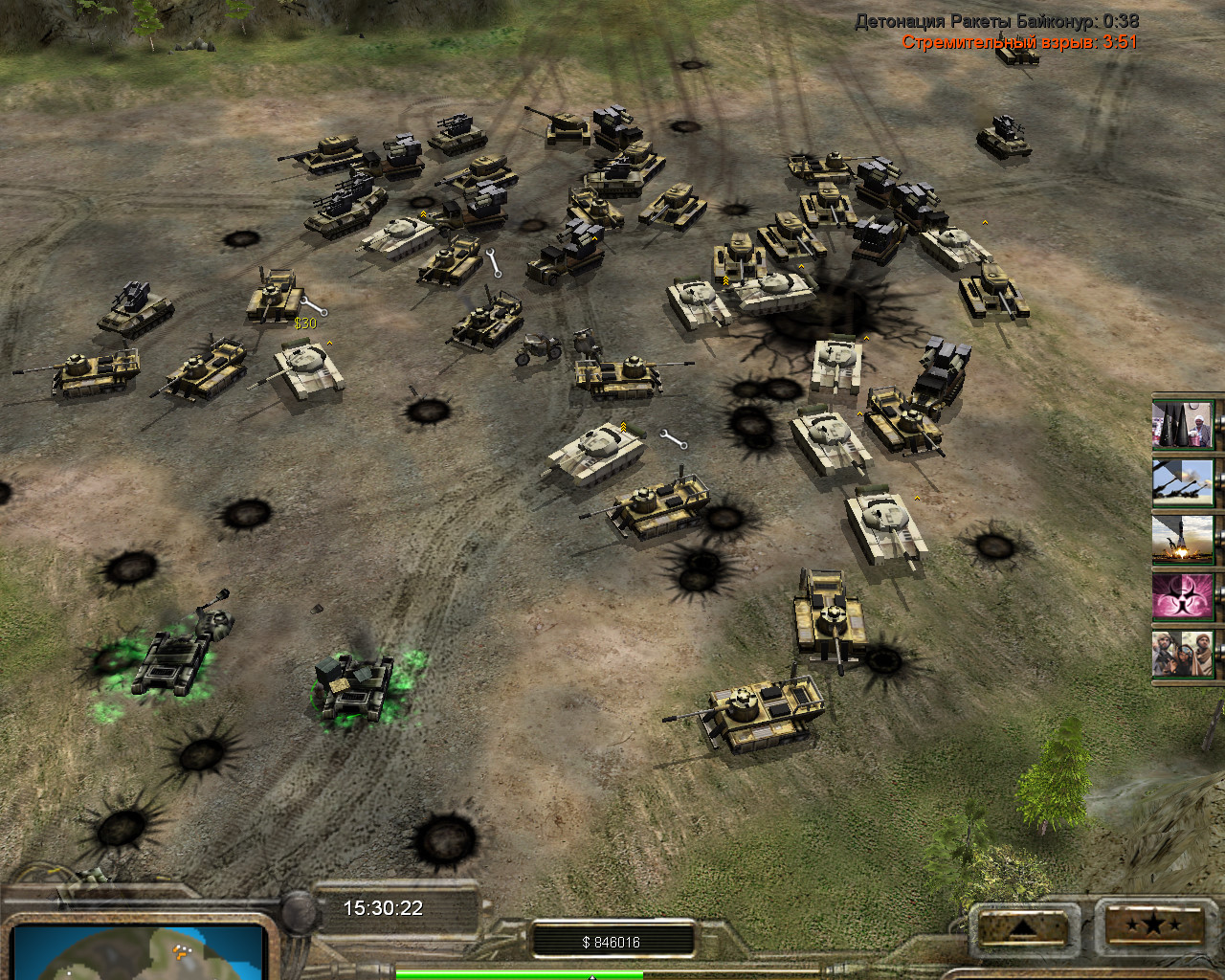Launch the Baikonur rocket power icon
1225x980 pixels.
click(x=1183, y=539)
